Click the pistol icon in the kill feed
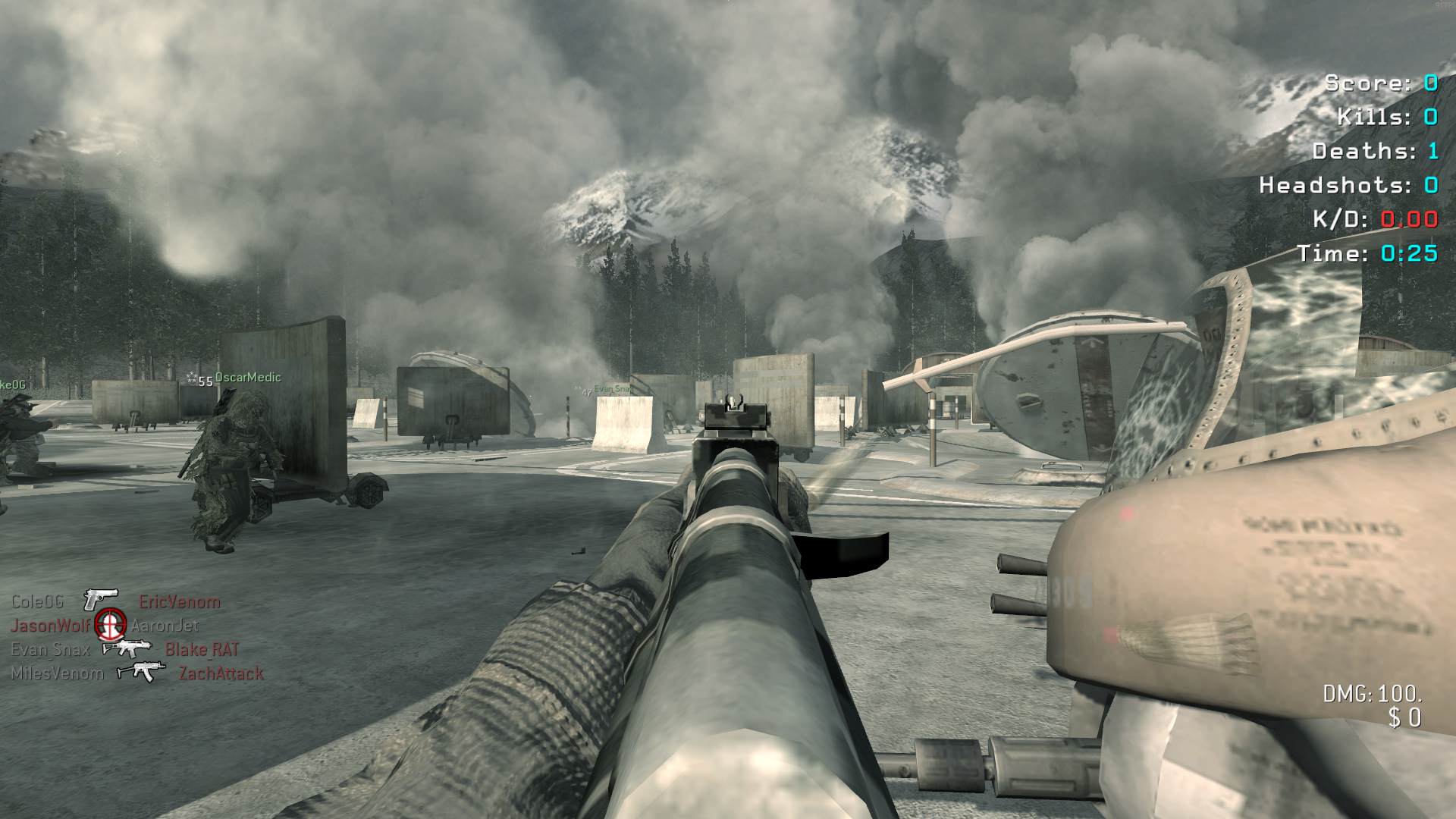The image size is (1456, 819). click(x=101, y=600)
